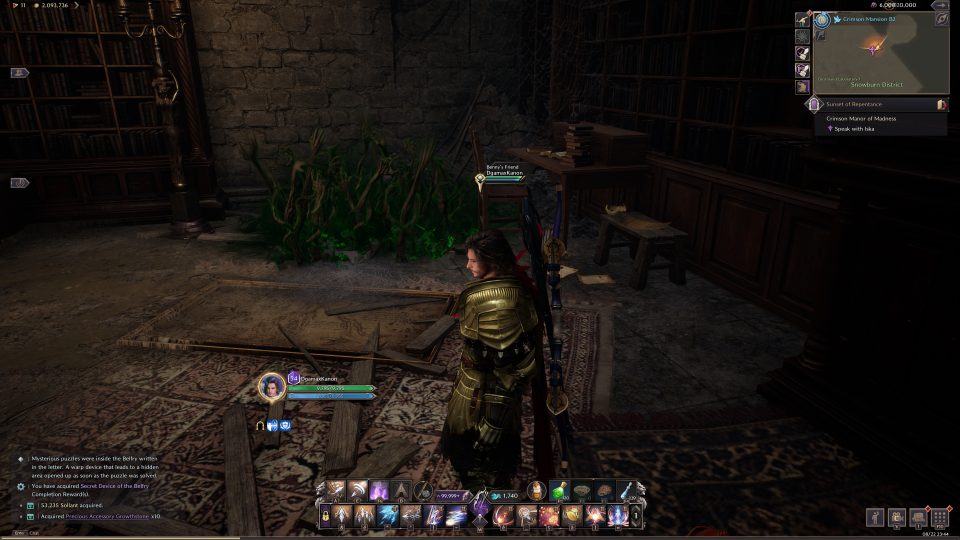Activate the purple crystal skill in the upper hotbar
This screenshot has height=540, width=960.
[380, 490]
